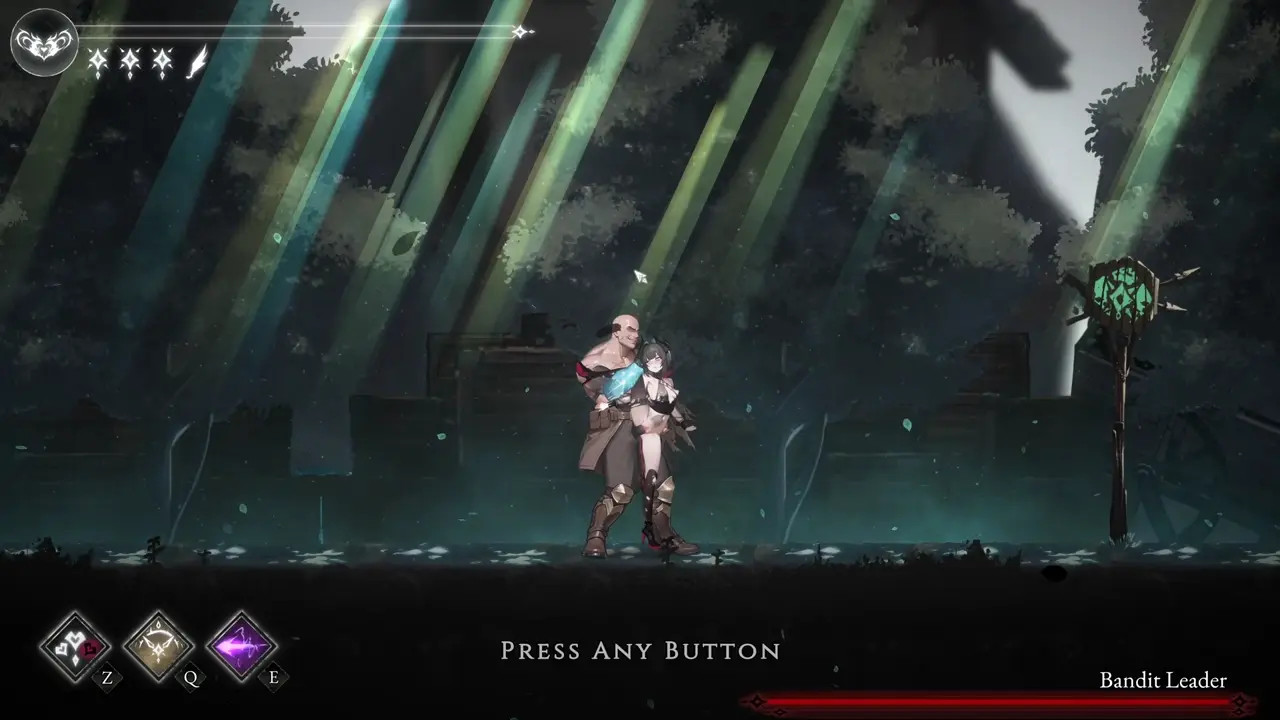Click the winged heart emblem portrait
The width and height of the screenshot is (1280, 720).
click(x=44, y=42)
